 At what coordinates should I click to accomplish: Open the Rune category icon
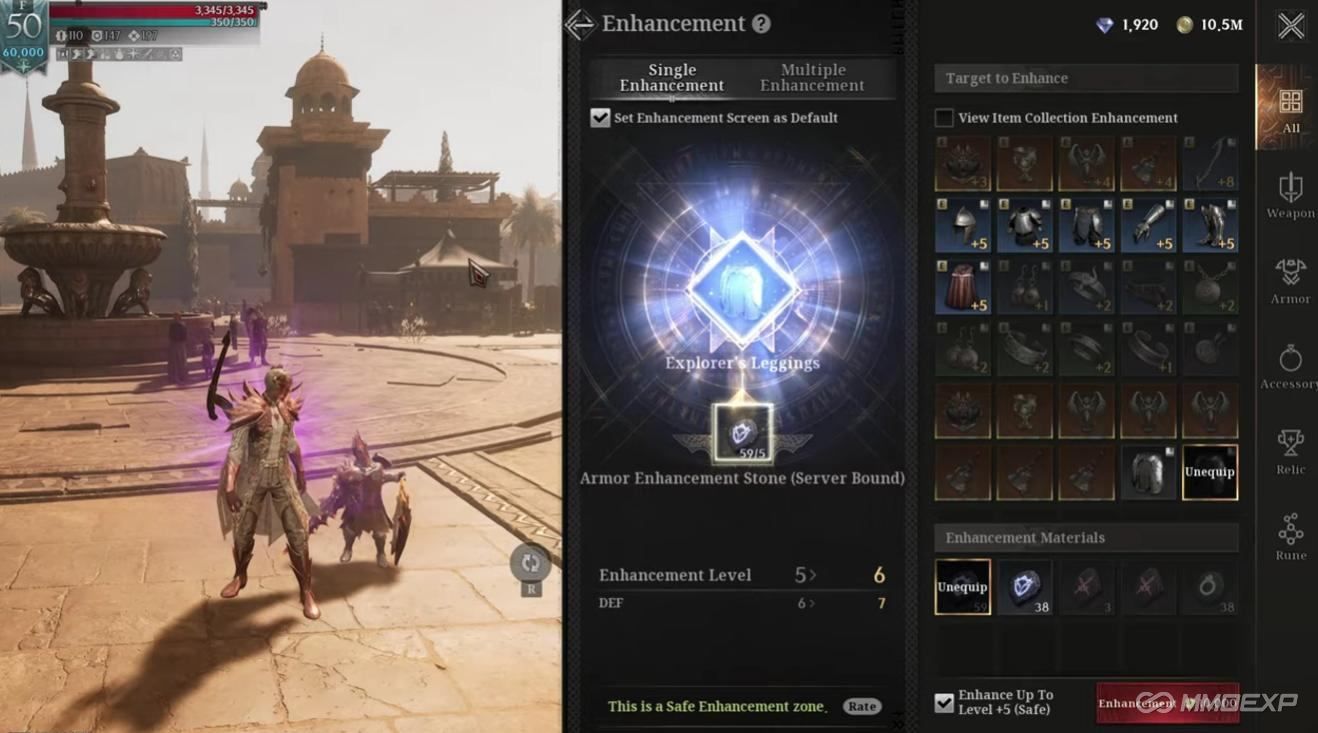click(1289, 530)
